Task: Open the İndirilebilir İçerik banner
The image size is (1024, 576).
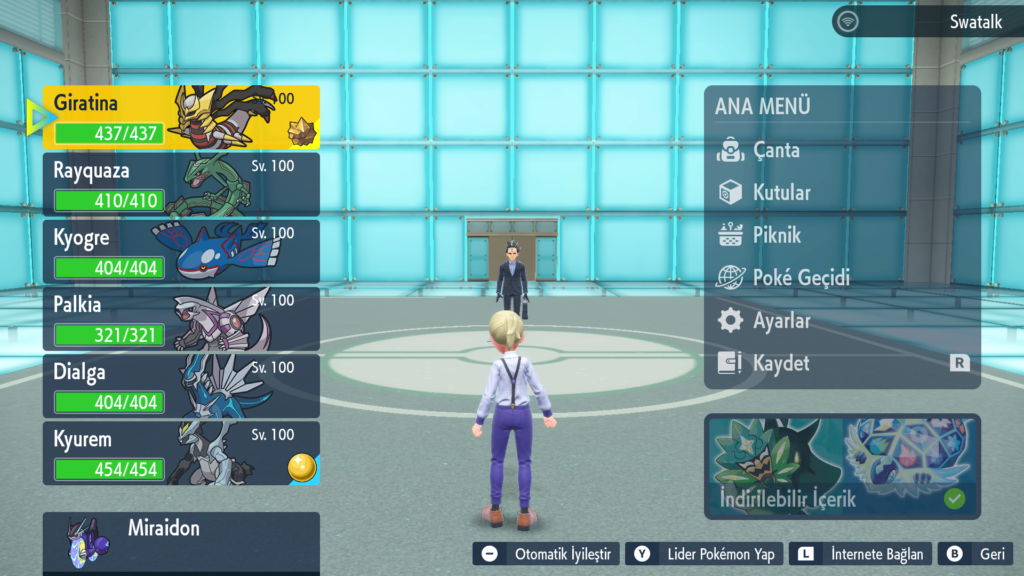Action: [x=842, y=466]
